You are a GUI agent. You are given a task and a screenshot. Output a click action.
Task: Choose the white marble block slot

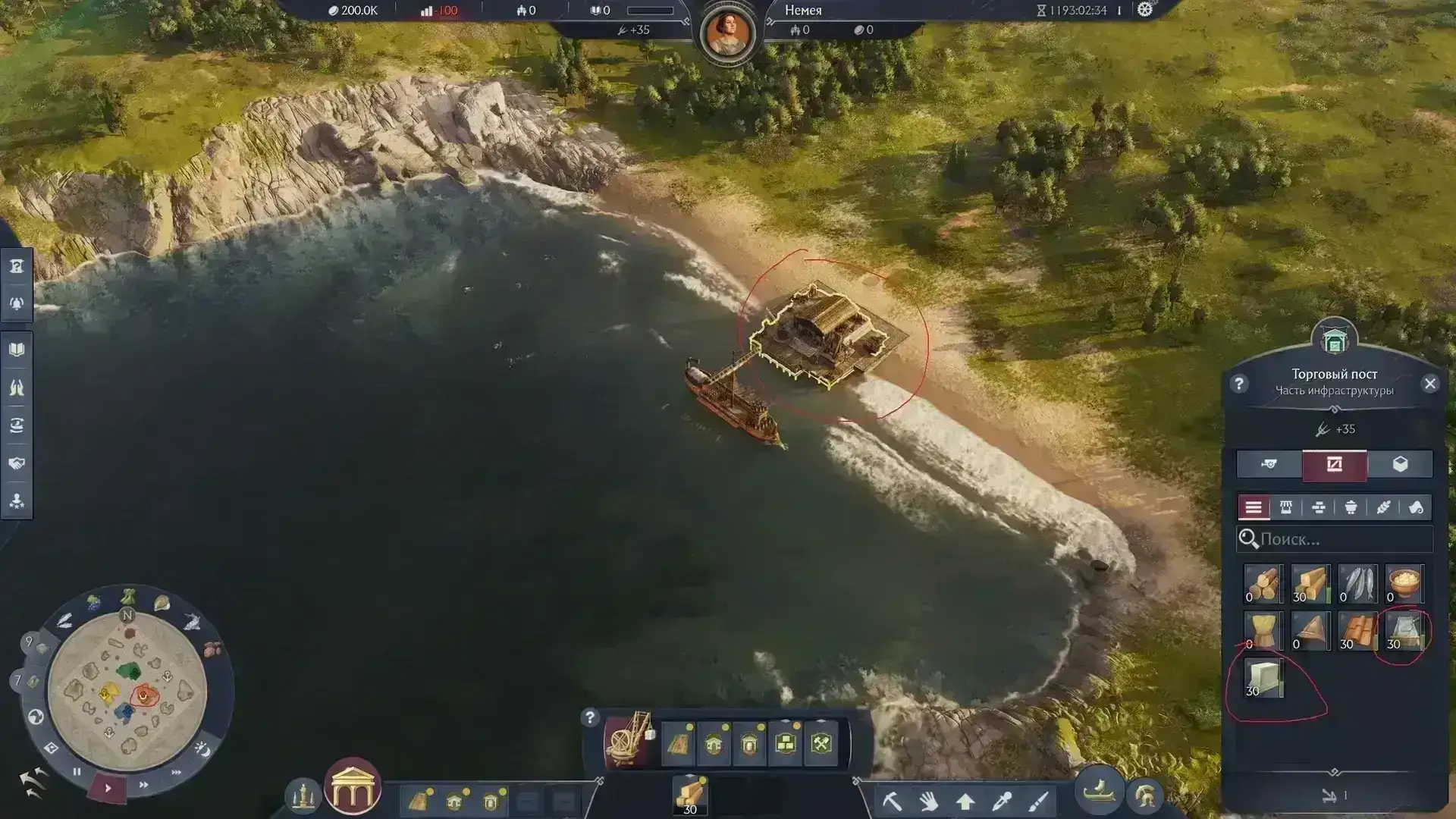click(x=1263, y=678)
